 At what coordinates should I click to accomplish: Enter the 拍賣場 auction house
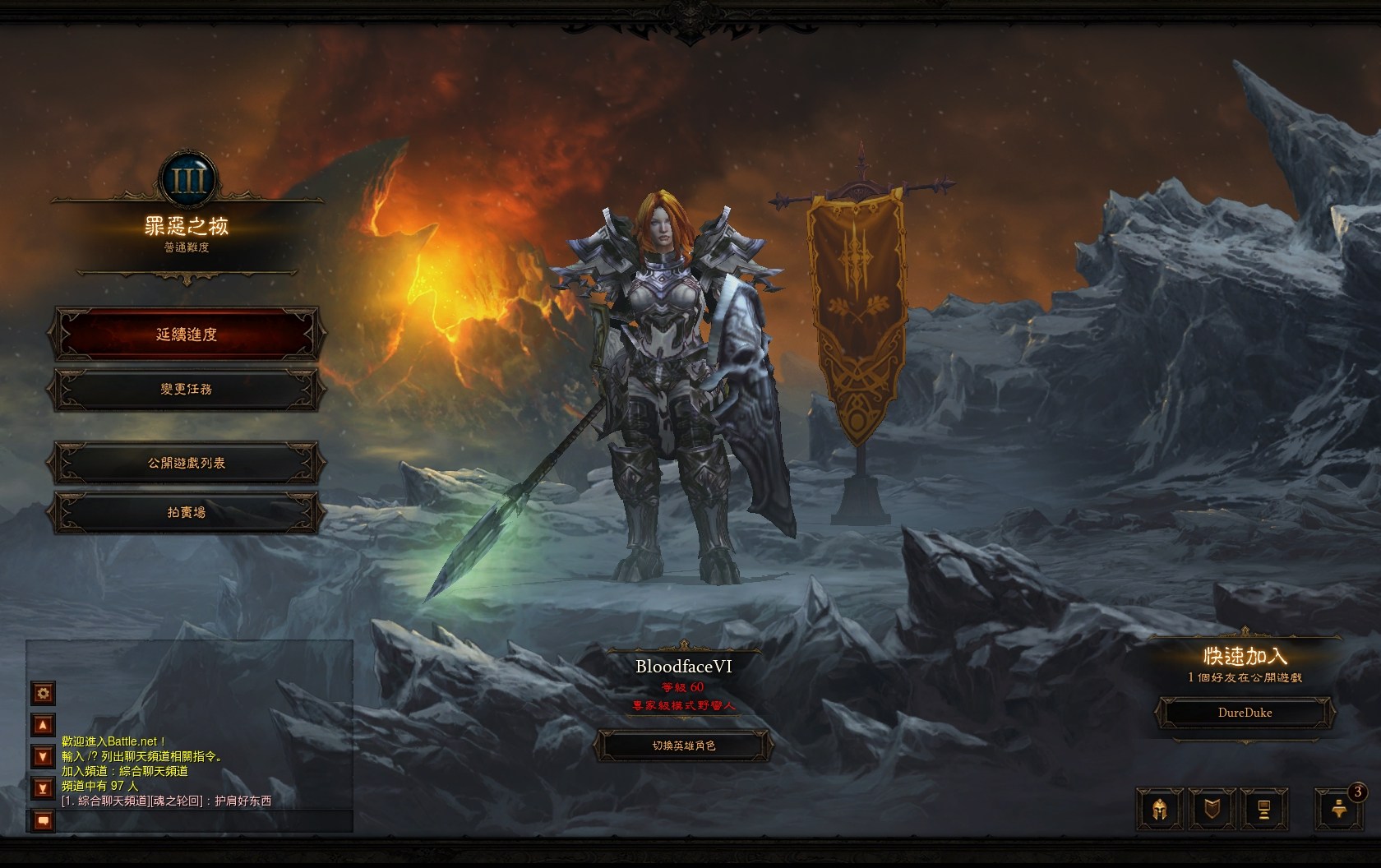(x=187, y=512)
